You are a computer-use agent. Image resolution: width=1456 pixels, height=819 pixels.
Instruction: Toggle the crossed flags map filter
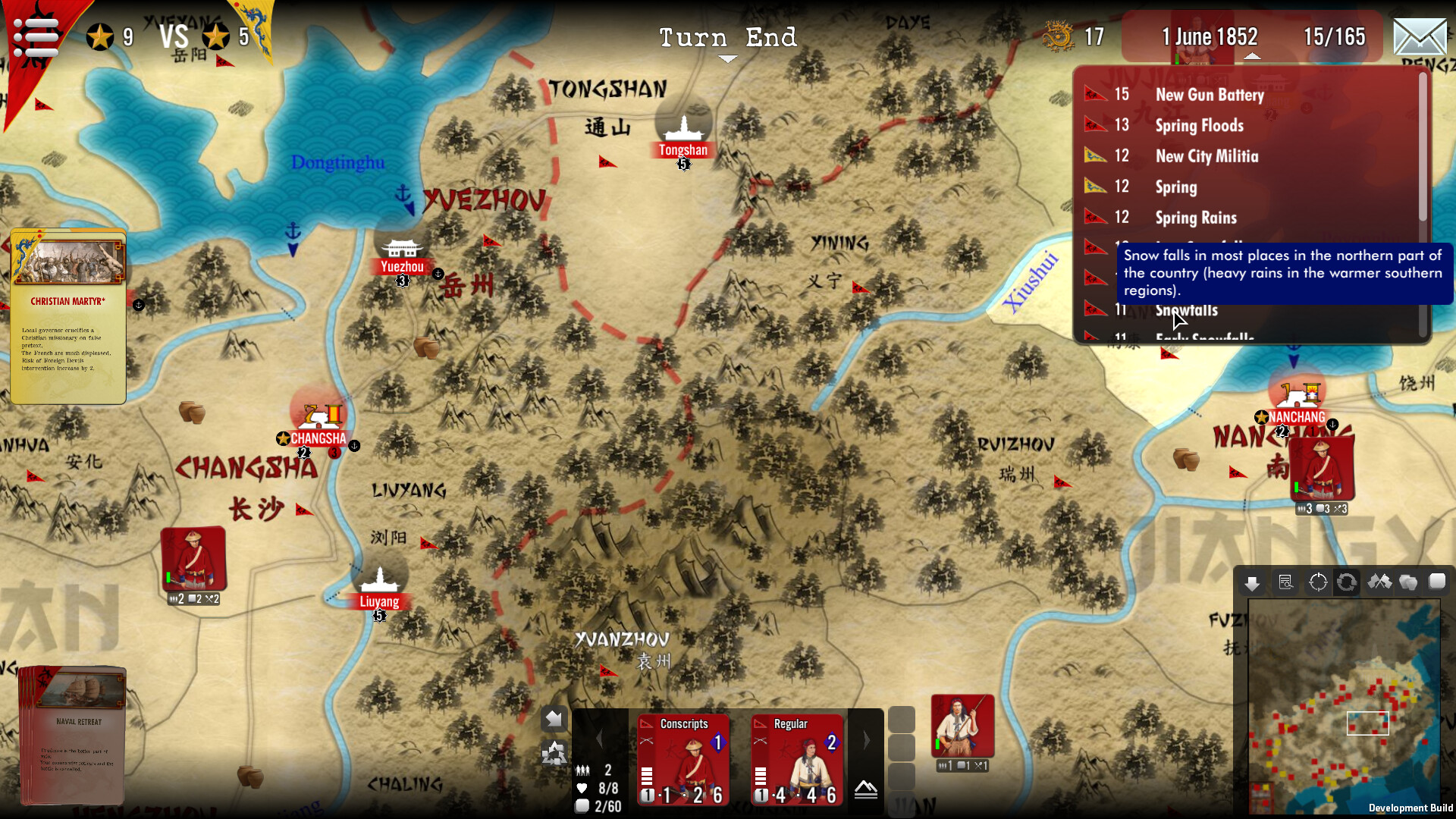pyautogui.click(x=1379, y=582)
